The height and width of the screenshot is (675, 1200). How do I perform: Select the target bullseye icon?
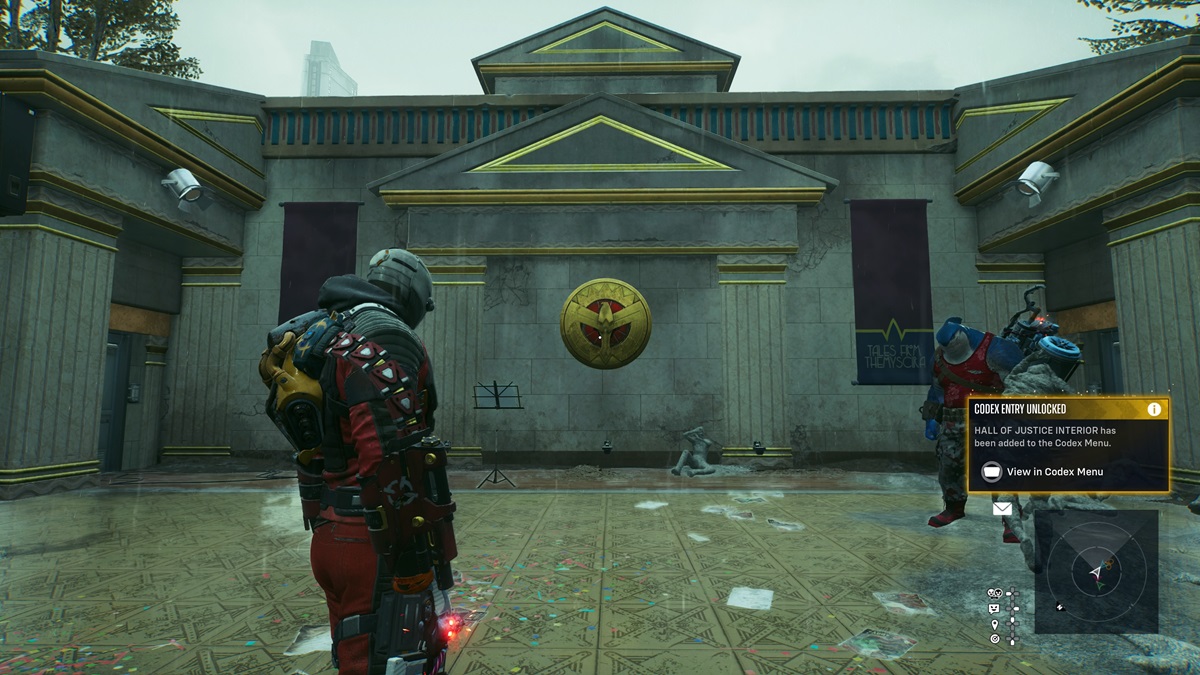(994, 638)
